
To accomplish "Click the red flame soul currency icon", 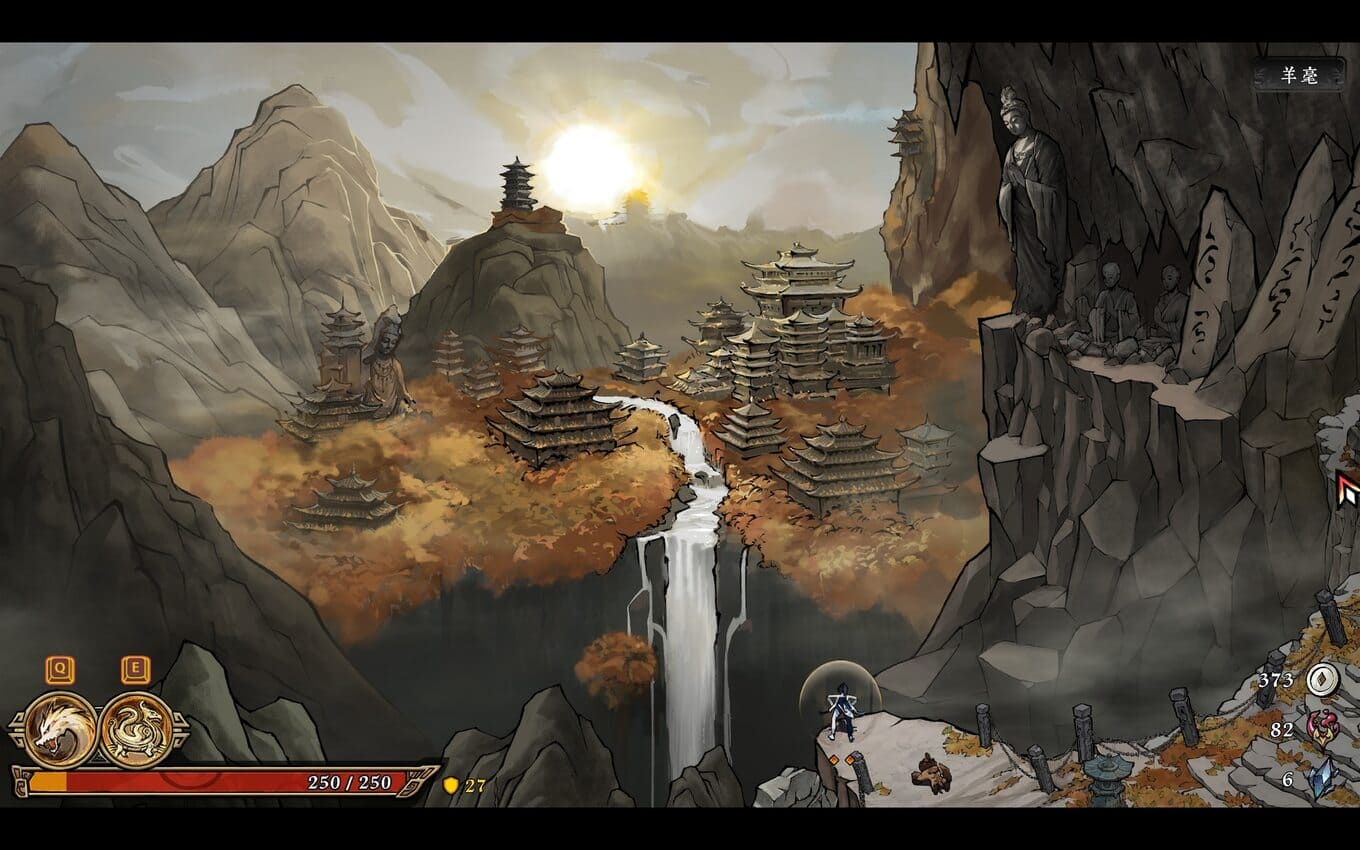I will 1320,730.
